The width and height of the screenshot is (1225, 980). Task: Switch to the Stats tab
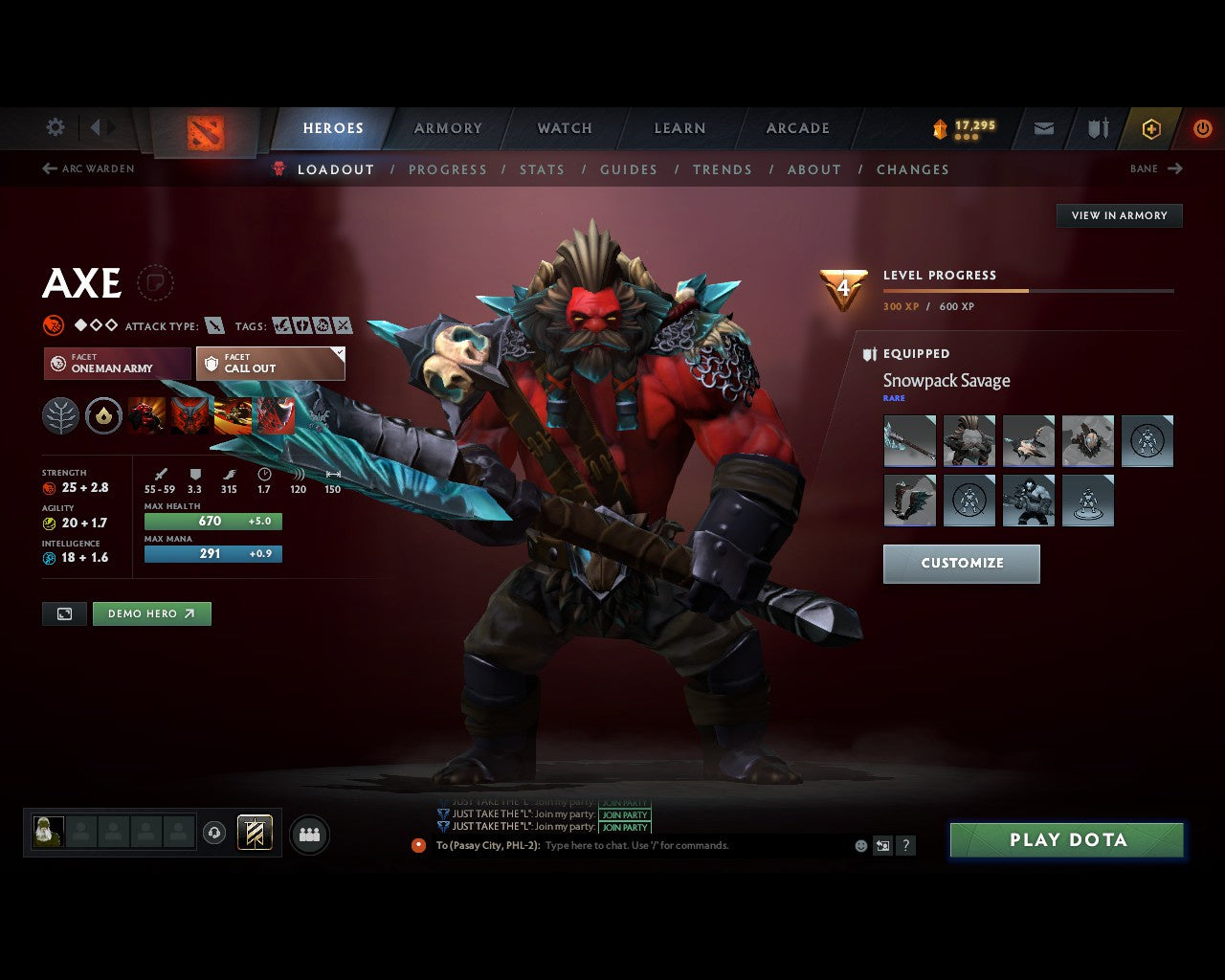coord(542,169)
